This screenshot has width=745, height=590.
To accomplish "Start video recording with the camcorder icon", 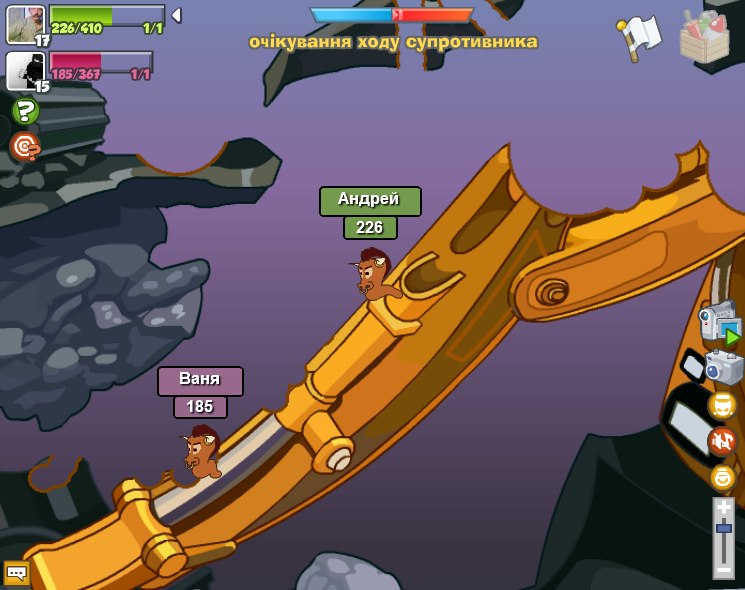I will [718, 322].
